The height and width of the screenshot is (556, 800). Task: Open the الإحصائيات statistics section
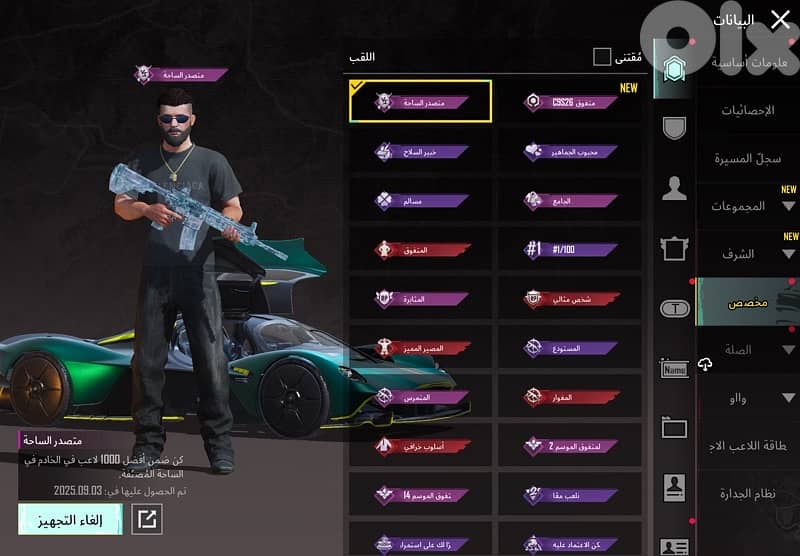point(748,110)
